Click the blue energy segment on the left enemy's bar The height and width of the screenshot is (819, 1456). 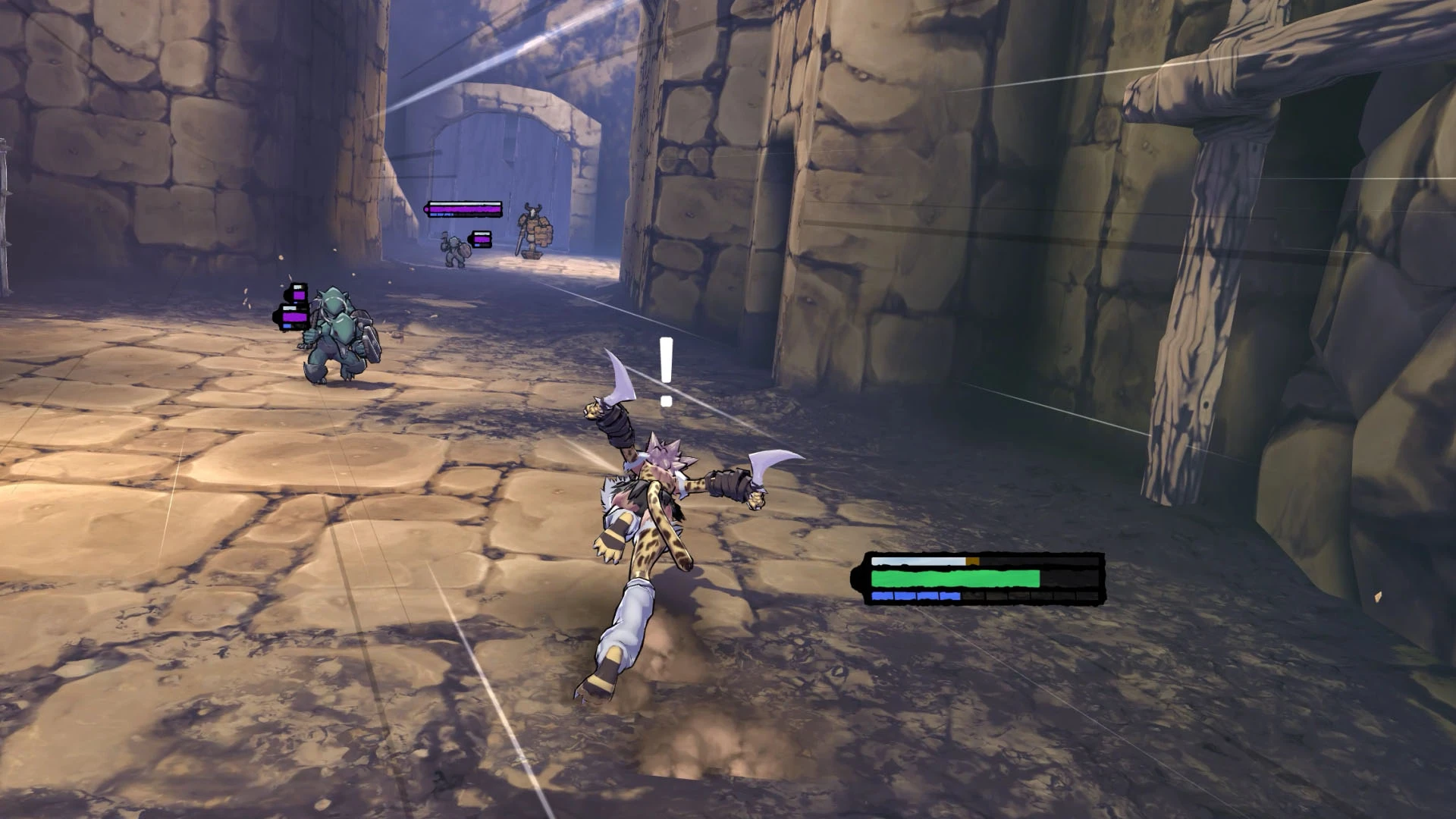(x=287, y=325)
